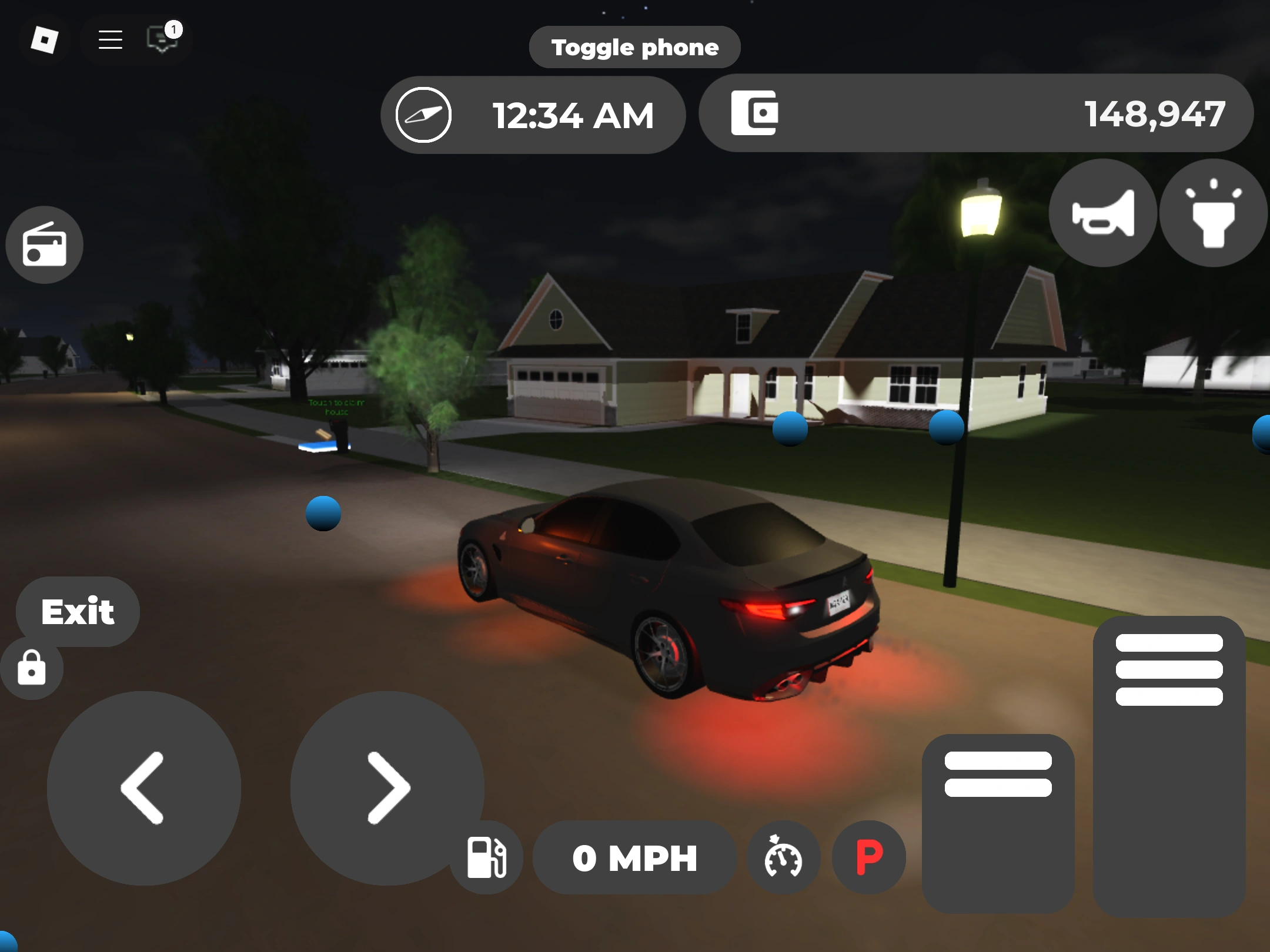Open the fuel gauge indicator
Screen dimensions: 1270x952
pos(486,857)
